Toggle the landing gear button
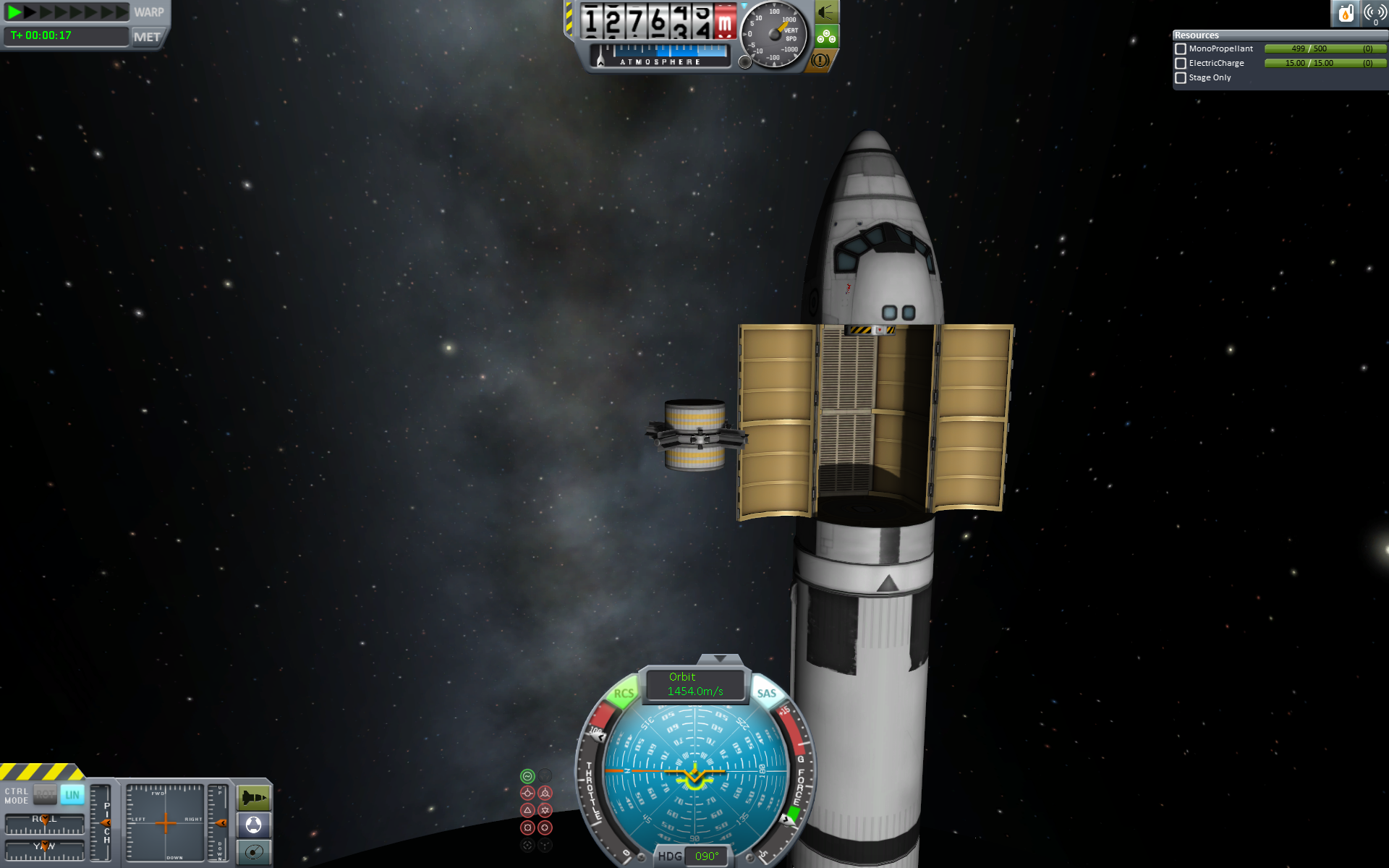This screenshot has width=1389, height=868. [x=826, y=36]
